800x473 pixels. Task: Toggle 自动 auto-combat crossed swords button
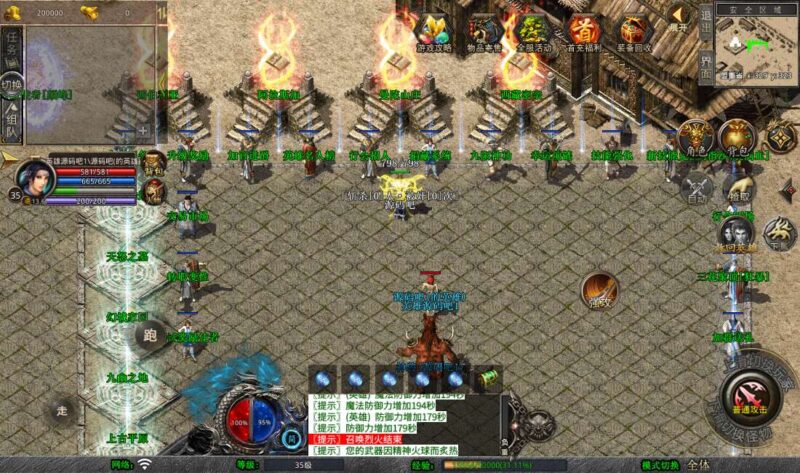[x=696, y=186]
